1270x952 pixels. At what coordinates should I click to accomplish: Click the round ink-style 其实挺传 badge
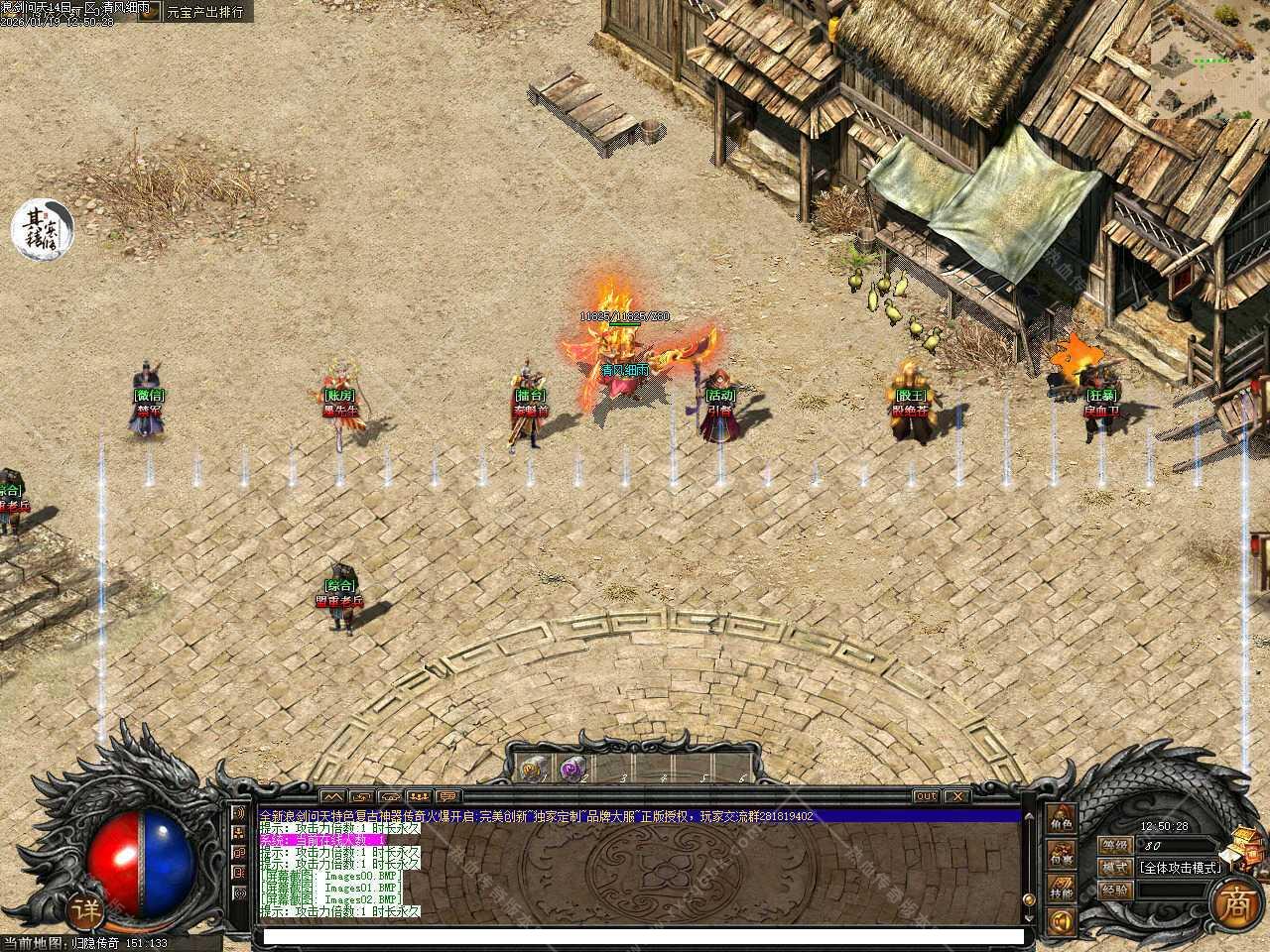[x=42, y=227]
